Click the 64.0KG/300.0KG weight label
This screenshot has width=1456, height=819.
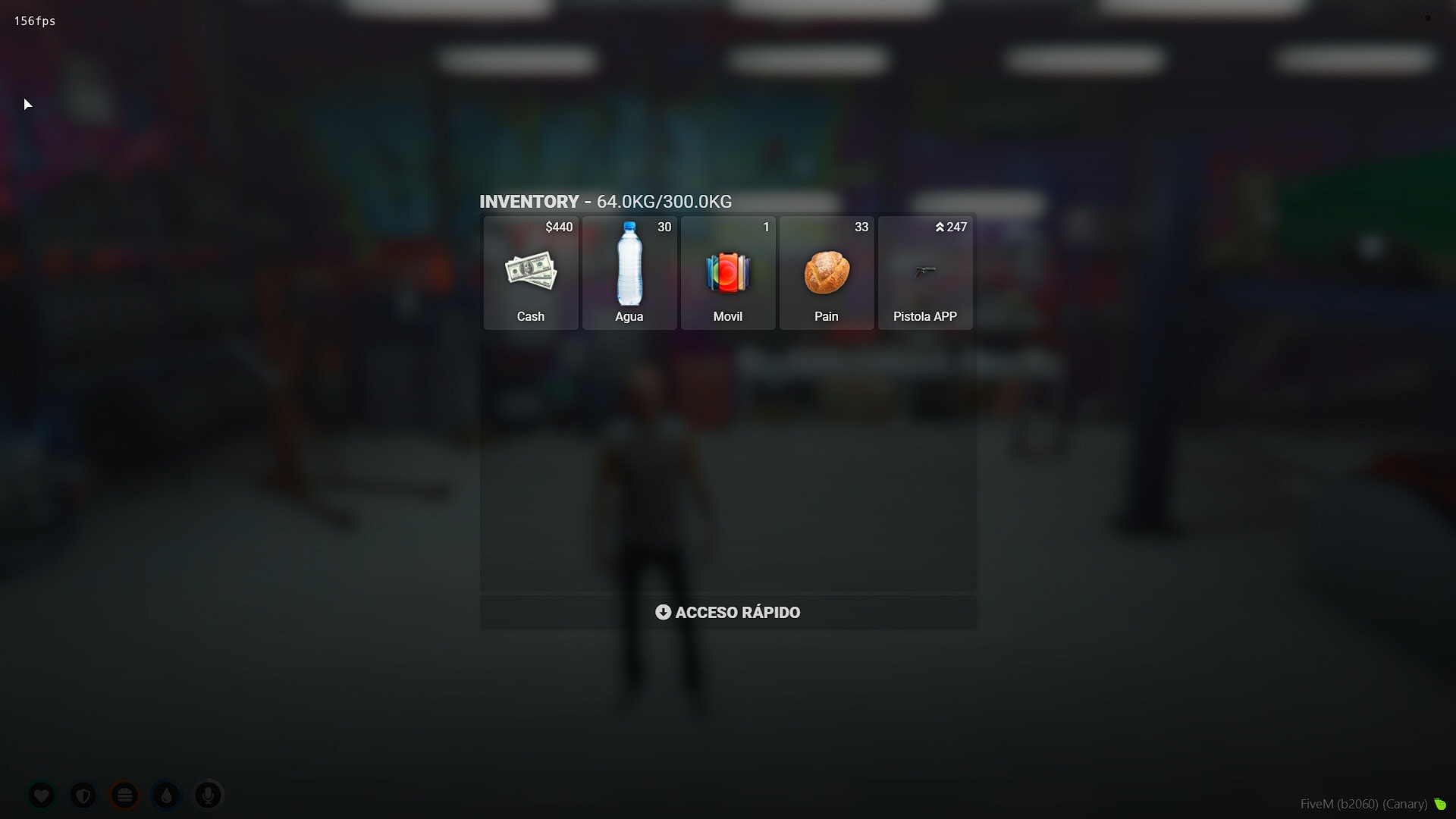664,202
